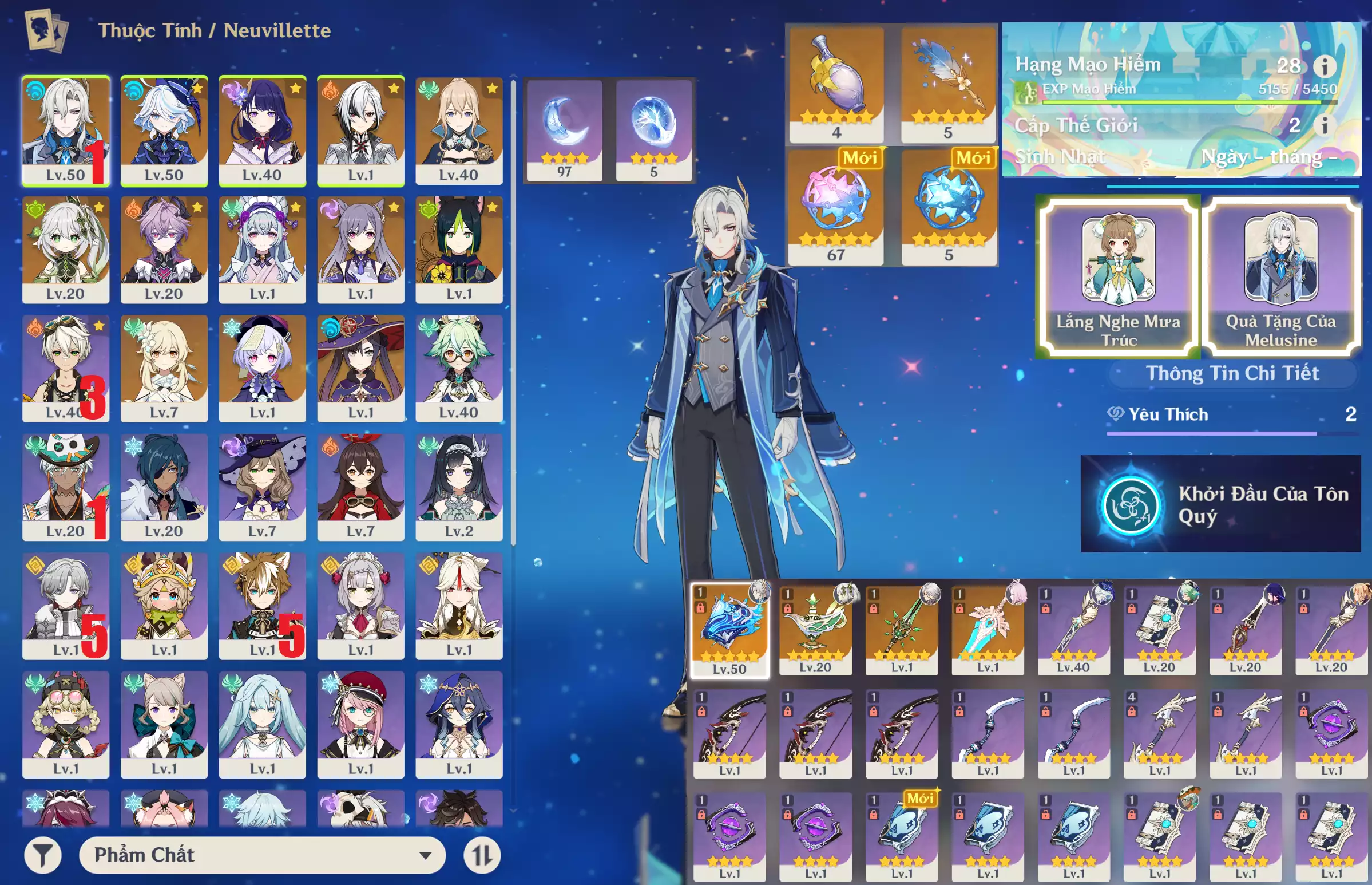Select Amber's Lv.7 character card
Image resolution: width=1372 pixels, height=885 pixels.
(x=360, y=487)
